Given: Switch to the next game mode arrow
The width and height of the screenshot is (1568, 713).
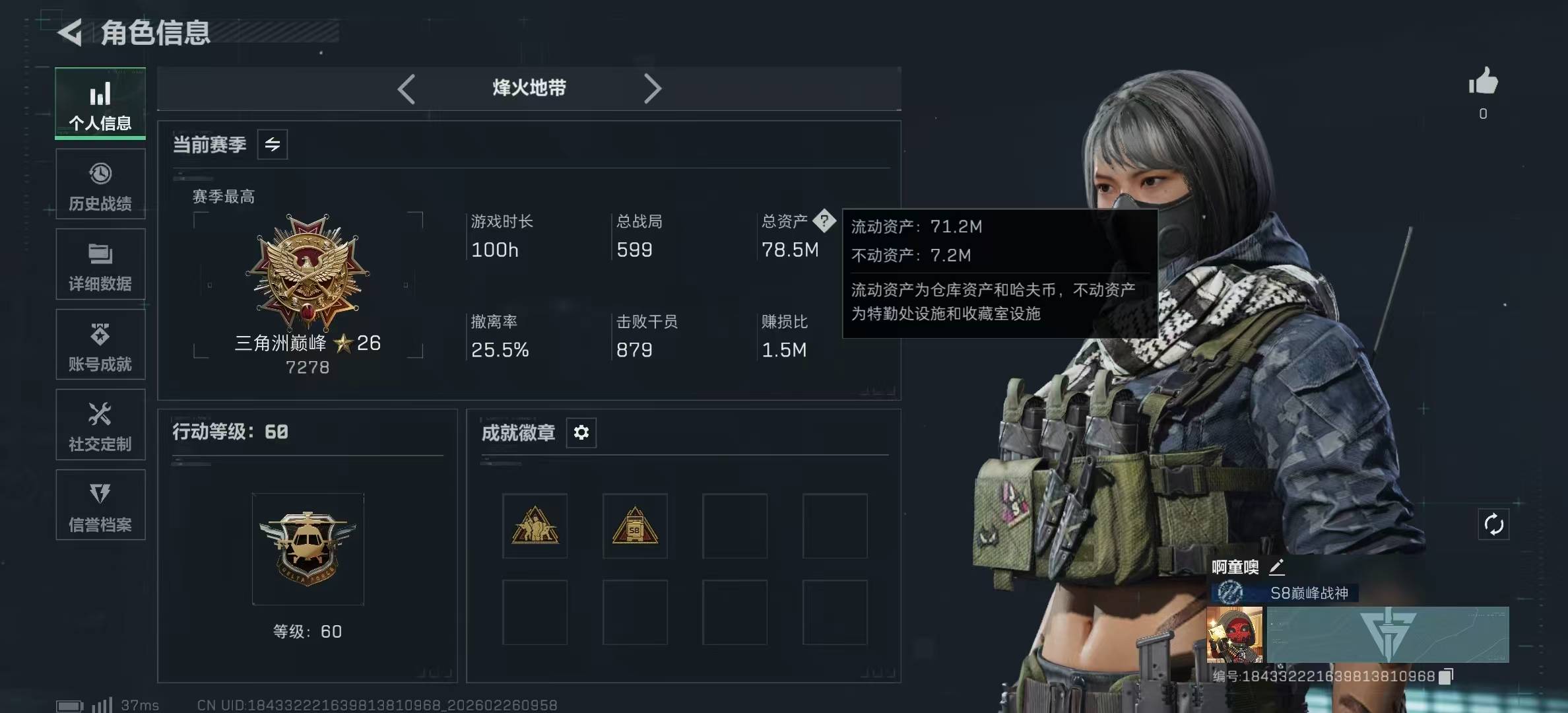Looking at the screenshot, I should click(652, 88).
